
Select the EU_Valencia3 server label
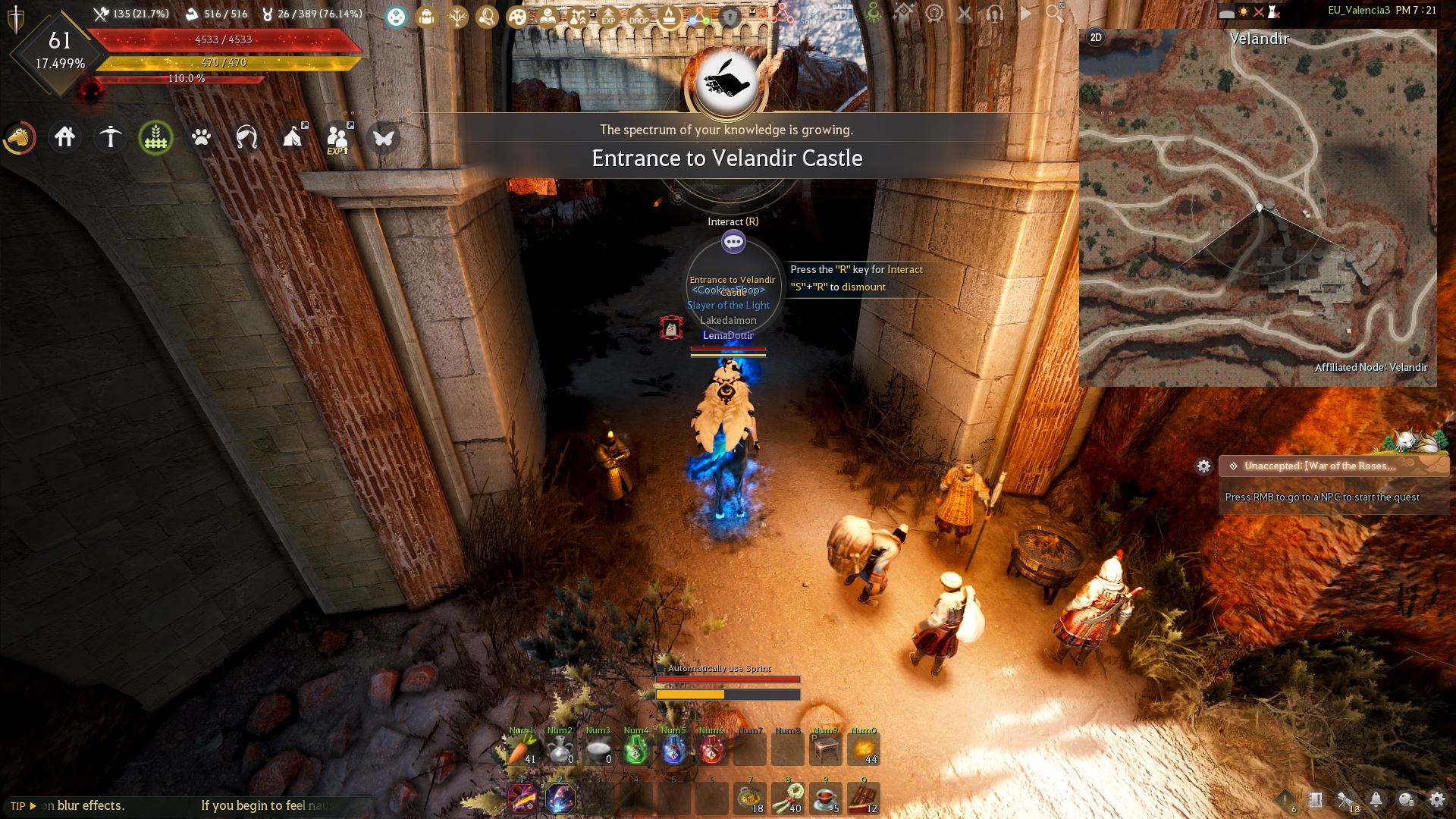(1358, 10)
